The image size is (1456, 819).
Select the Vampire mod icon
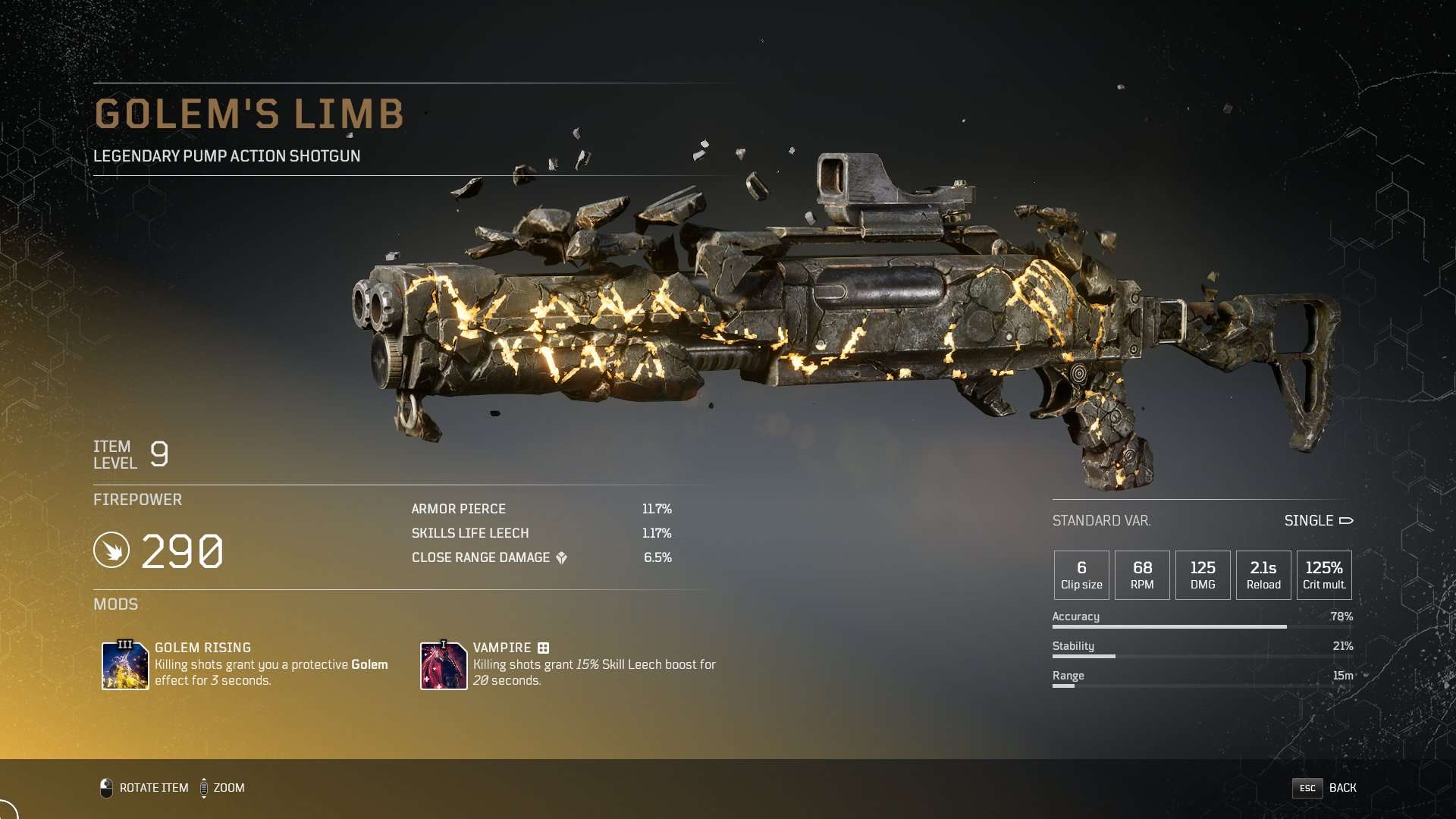[x=444, y=666]
